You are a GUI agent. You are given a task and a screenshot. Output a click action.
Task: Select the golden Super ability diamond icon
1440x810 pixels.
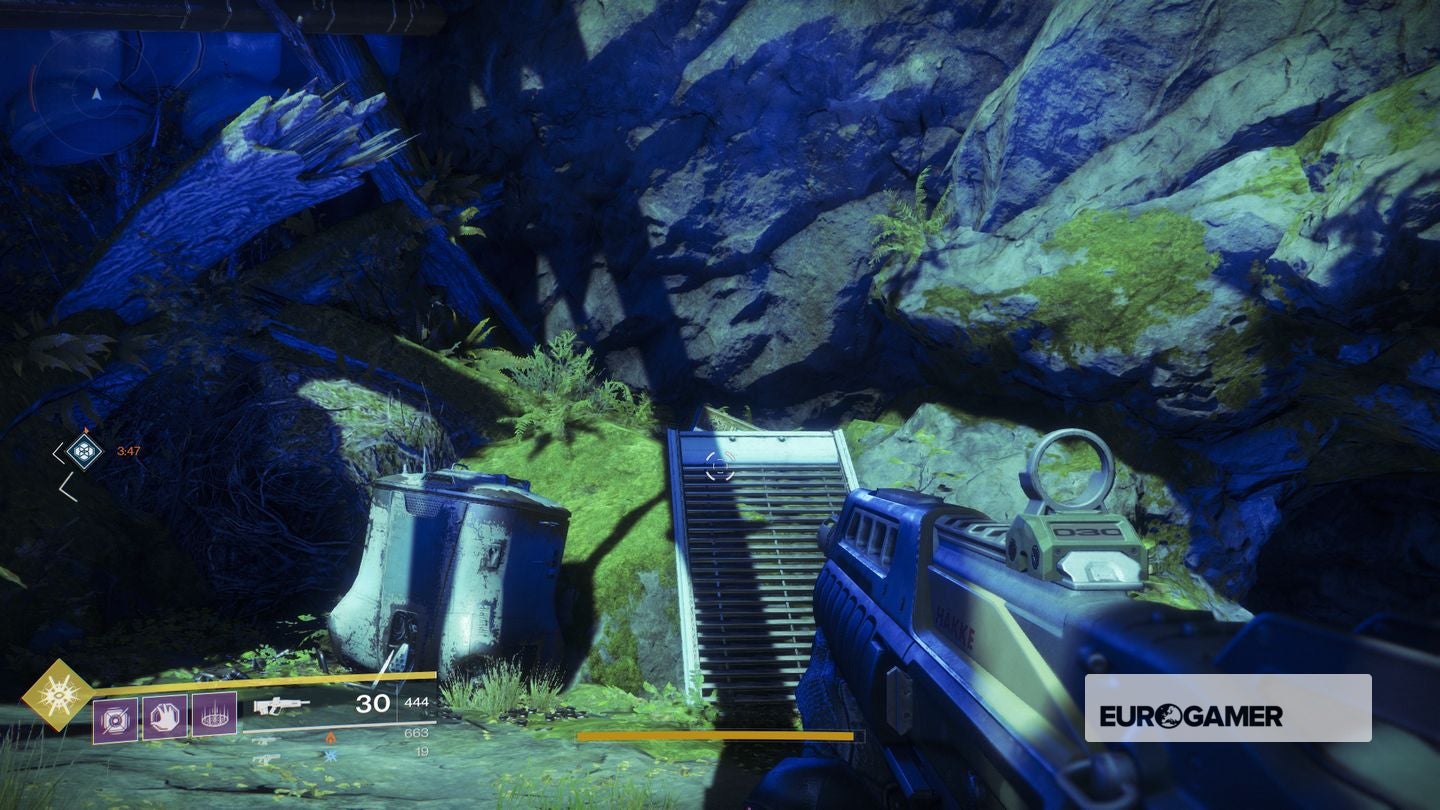click(60, 696)
